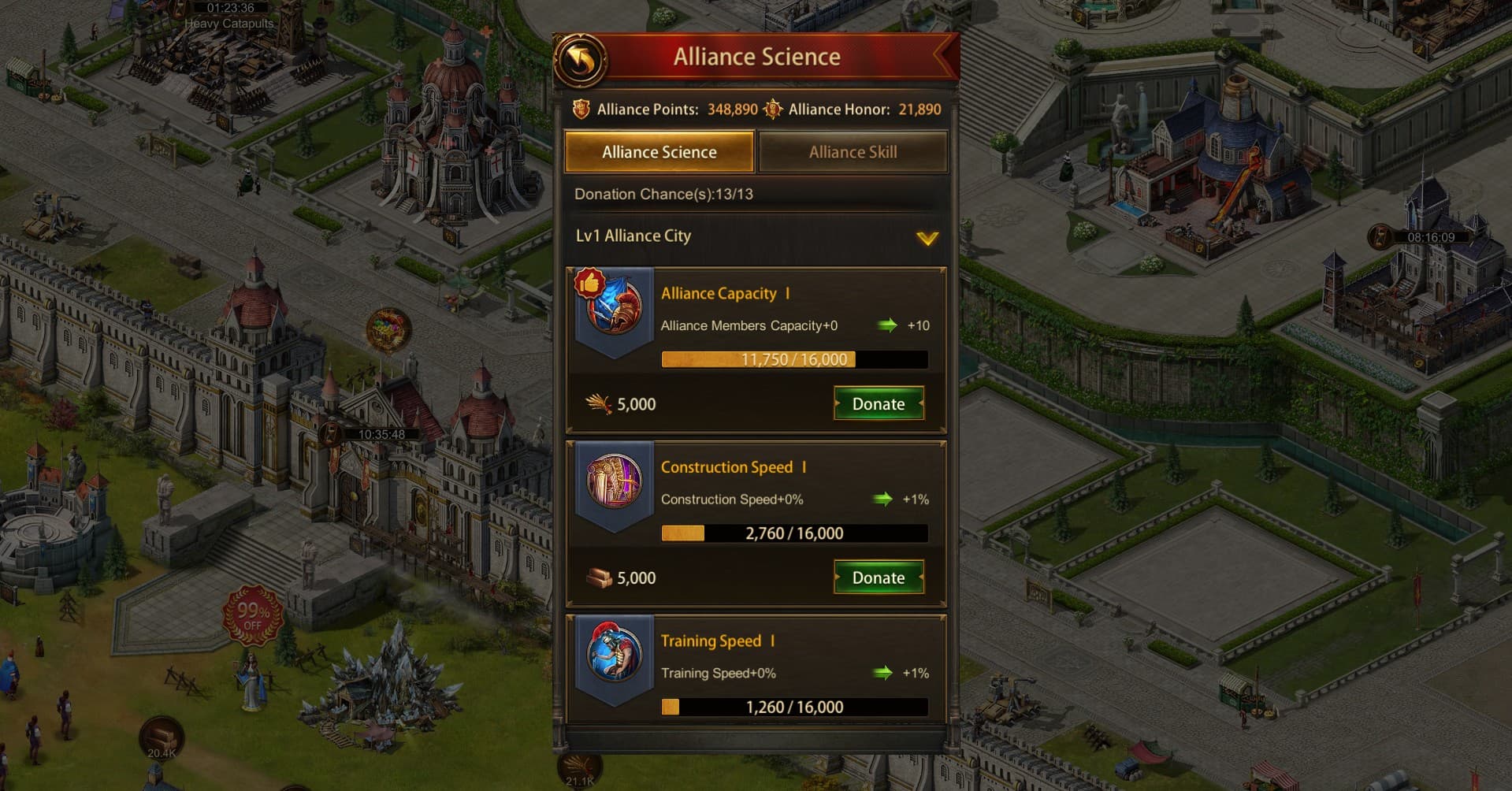1512x791 pixels.
Task: Switch to the Alliance Skill tab
Action: 853,151
